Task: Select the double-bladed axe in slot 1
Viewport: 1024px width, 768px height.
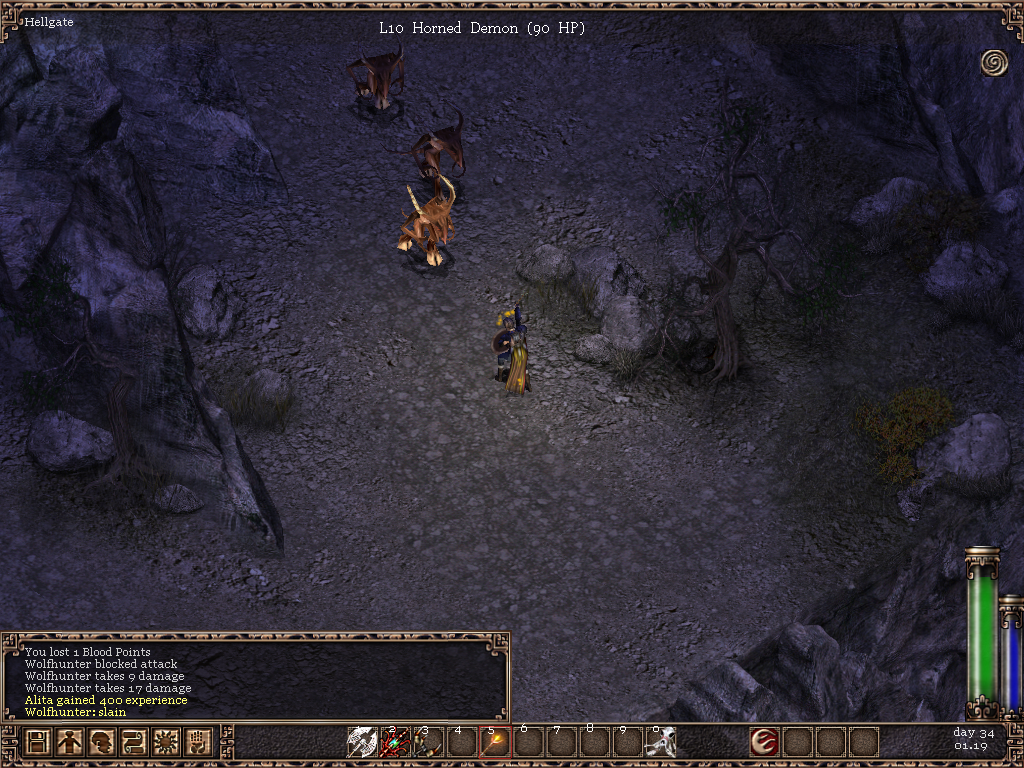Action: 362,742
